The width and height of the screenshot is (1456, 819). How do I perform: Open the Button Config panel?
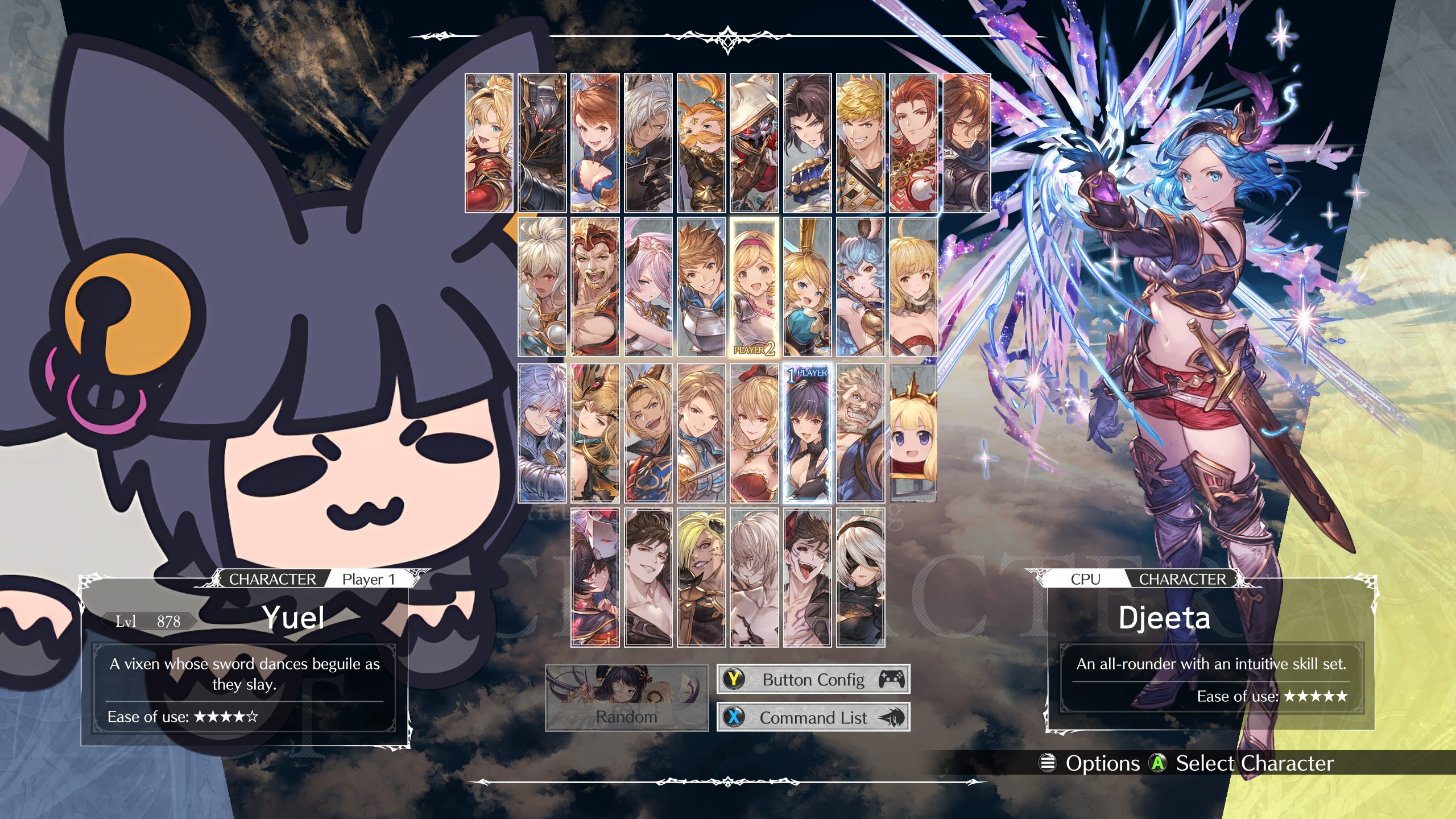813,679
